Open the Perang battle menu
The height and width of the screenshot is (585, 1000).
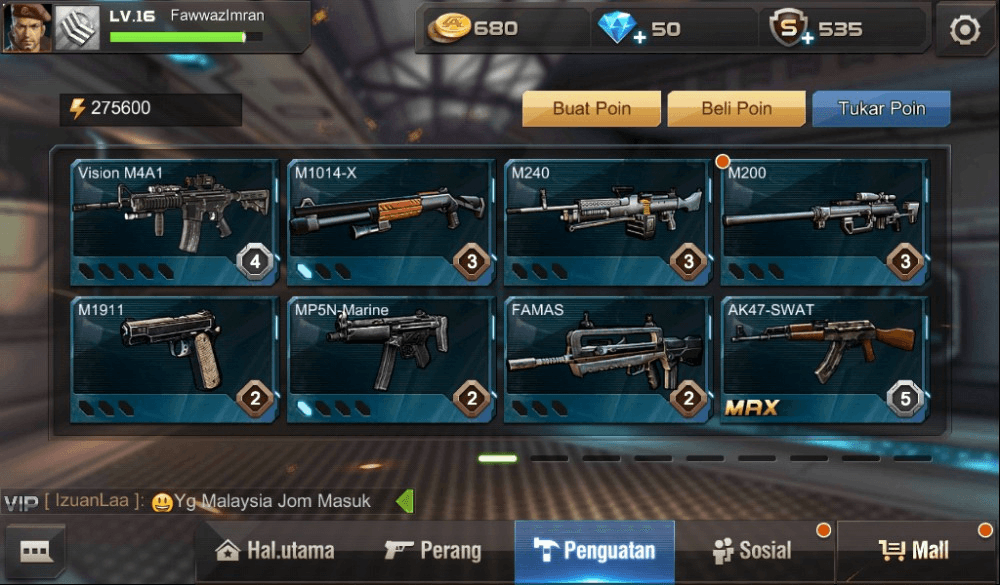[x=433, y=551]
